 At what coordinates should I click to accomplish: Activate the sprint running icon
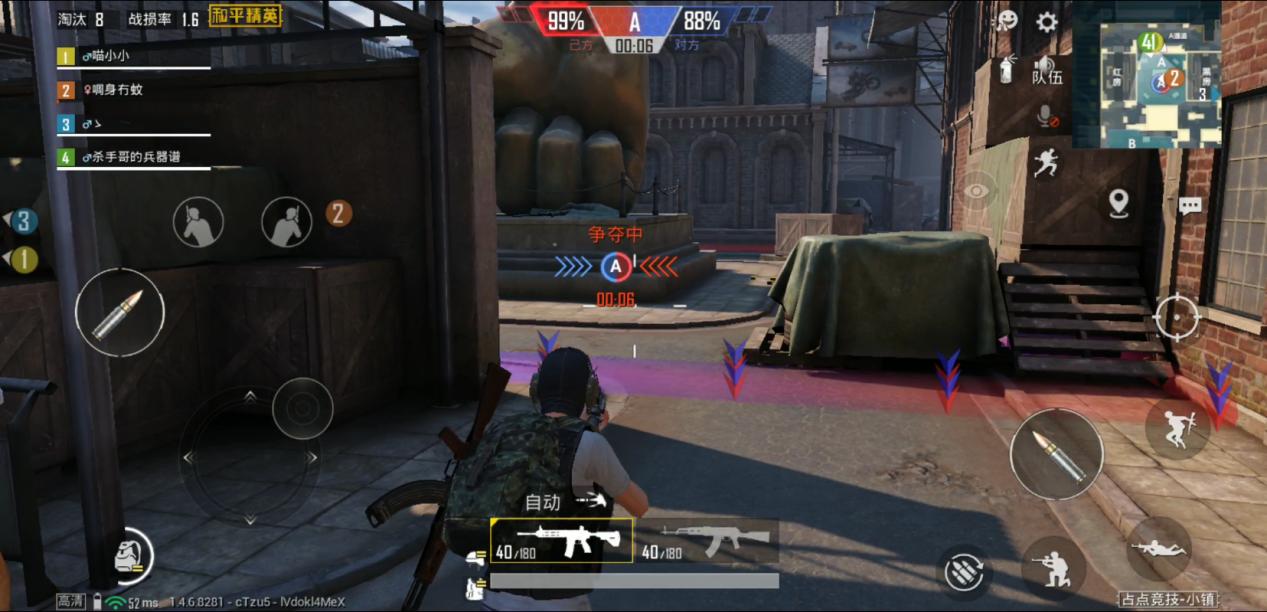click(x=1046, y=162)
